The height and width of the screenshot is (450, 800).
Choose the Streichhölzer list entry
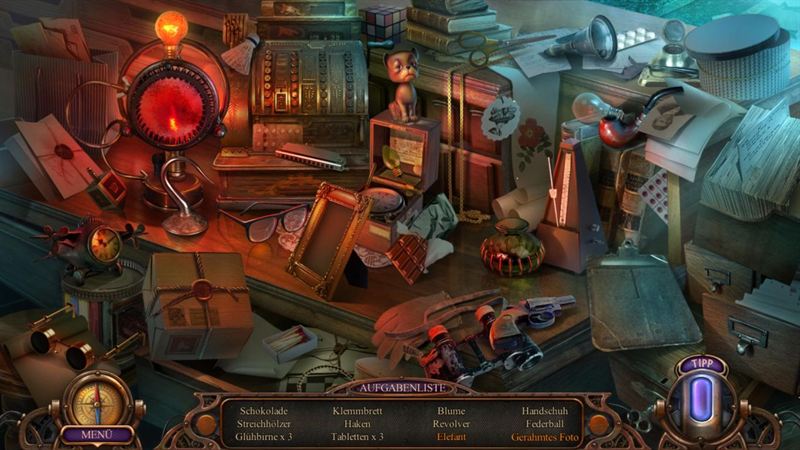coord(262,424)
